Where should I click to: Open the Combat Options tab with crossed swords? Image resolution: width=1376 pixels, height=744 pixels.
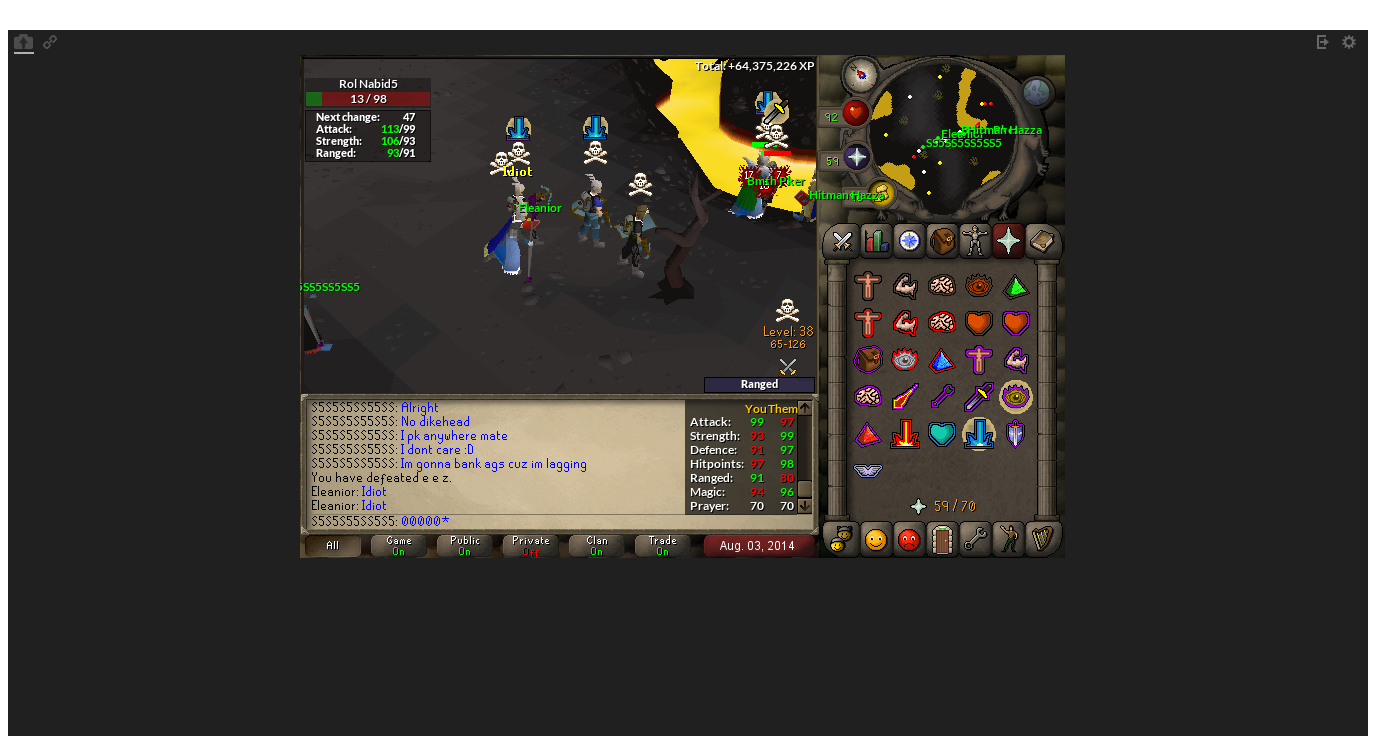(x=840, y=241)
